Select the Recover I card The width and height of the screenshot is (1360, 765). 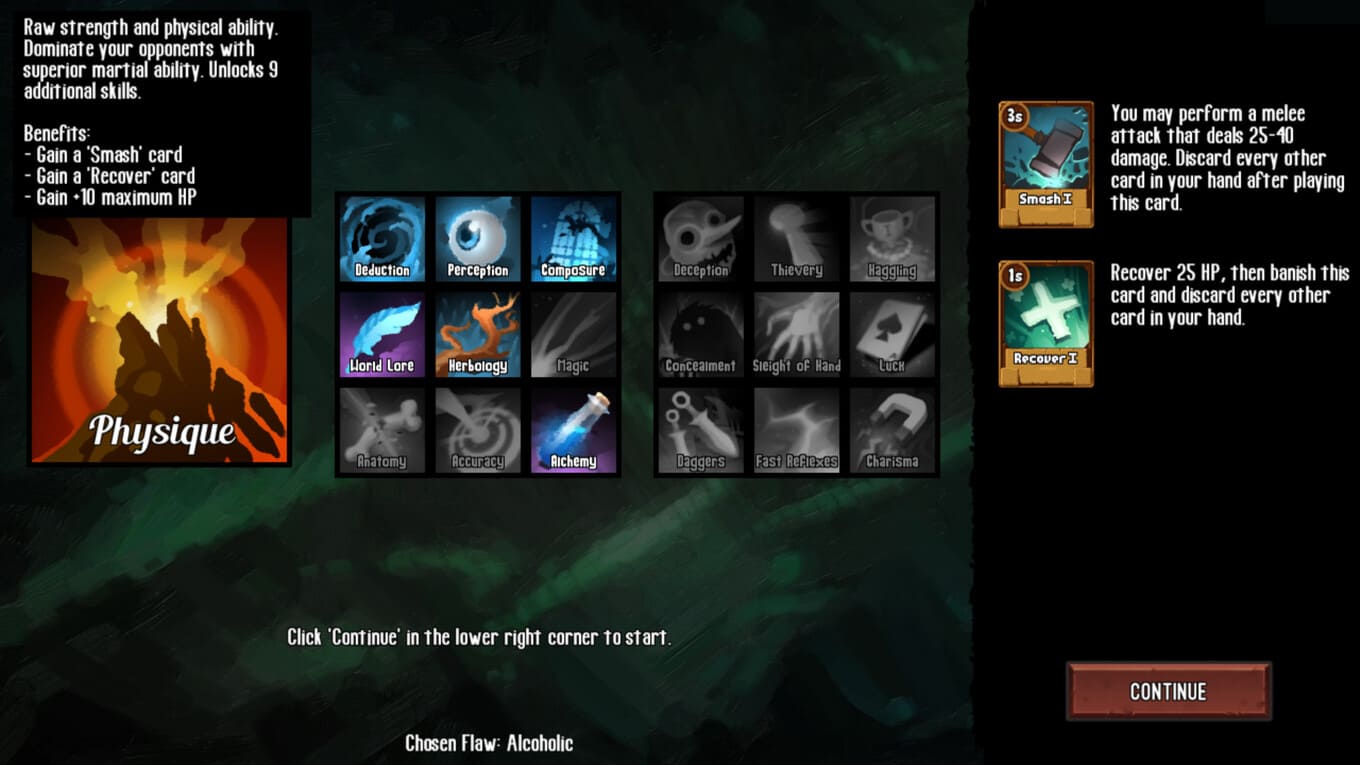pyautogui.click(x=1046, y=324)
